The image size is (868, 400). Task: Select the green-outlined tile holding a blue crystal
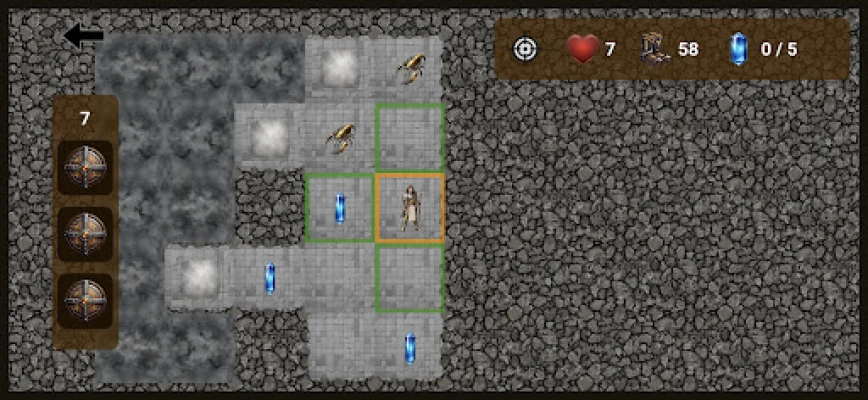[340, 207]
